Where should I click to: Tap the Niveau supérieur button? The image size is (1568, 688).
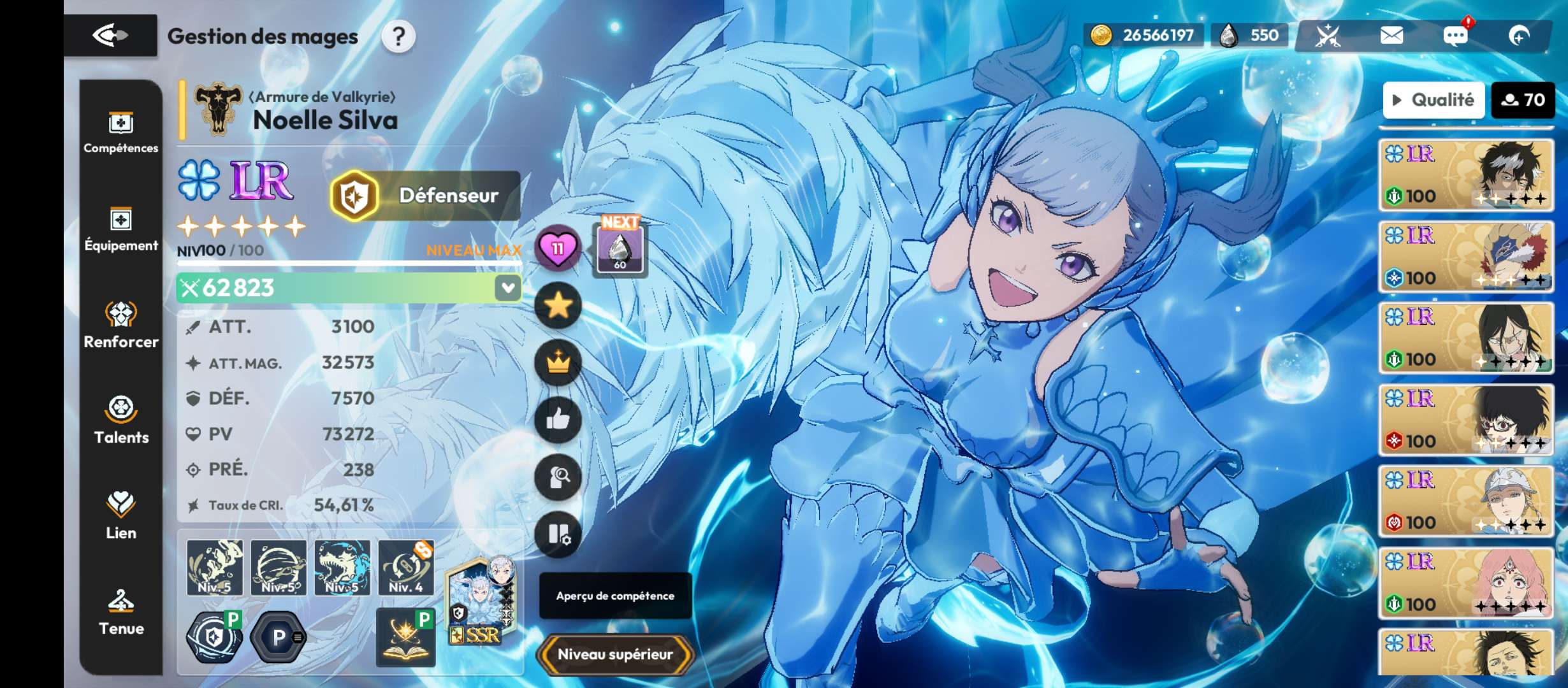point(615,654)
